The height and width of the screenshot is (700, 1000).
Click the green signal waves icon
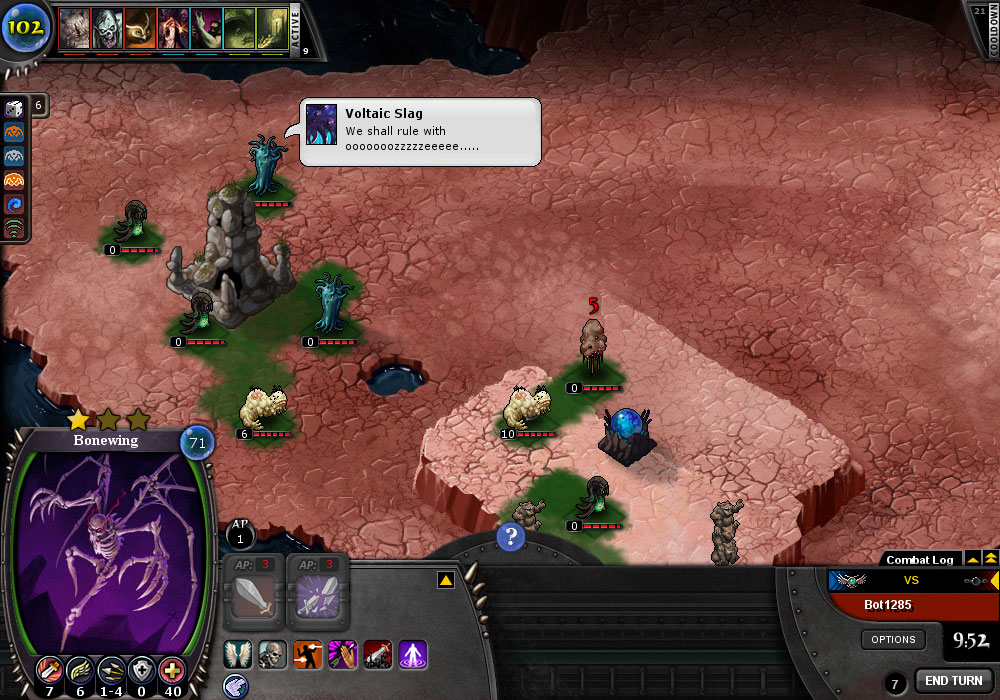coord(14,229)
